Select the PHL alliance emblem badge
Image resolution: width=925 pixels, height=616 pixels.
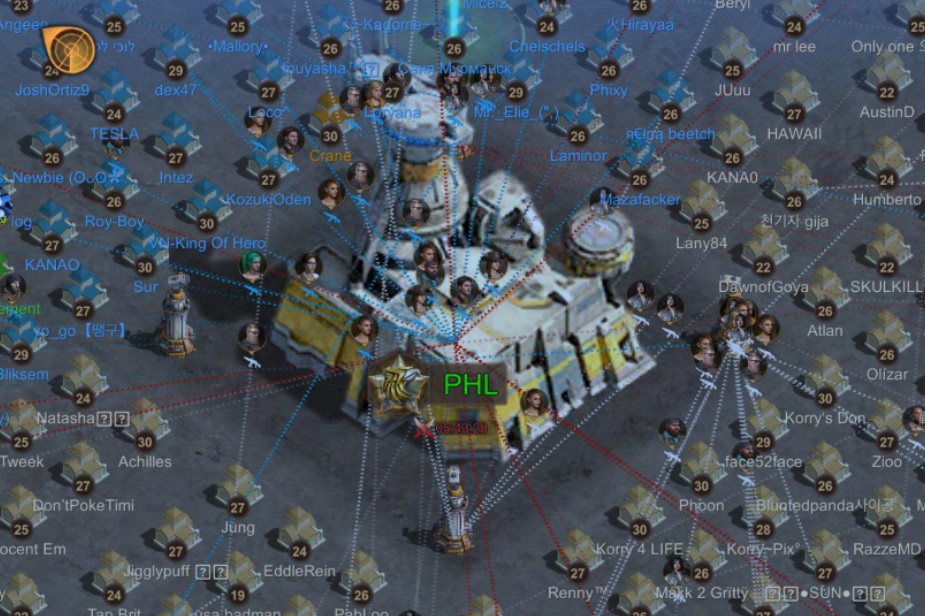click(401, 385)
